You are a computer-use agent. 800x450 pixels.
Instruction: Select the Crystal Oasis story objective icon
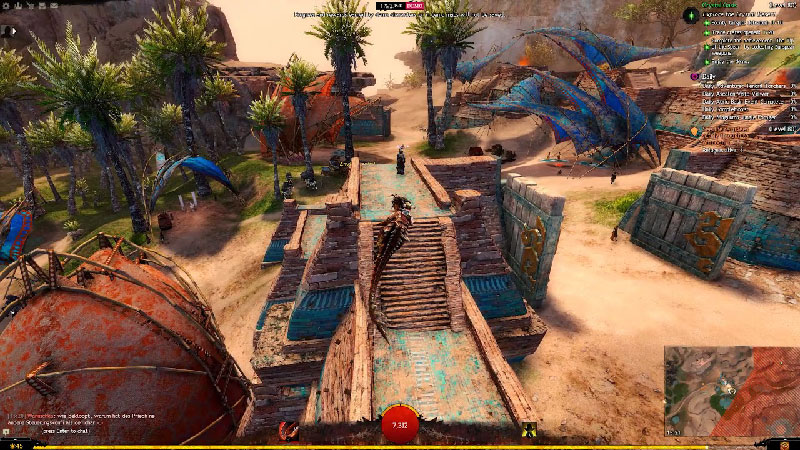point(691,14)
